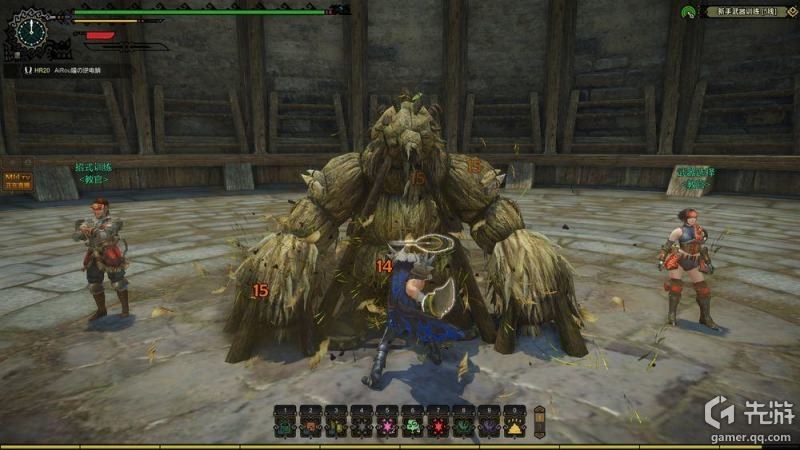This screenshot has height=450, width=800.
Task: Use the green herb item in slot 8
Action: coord(464,427)
